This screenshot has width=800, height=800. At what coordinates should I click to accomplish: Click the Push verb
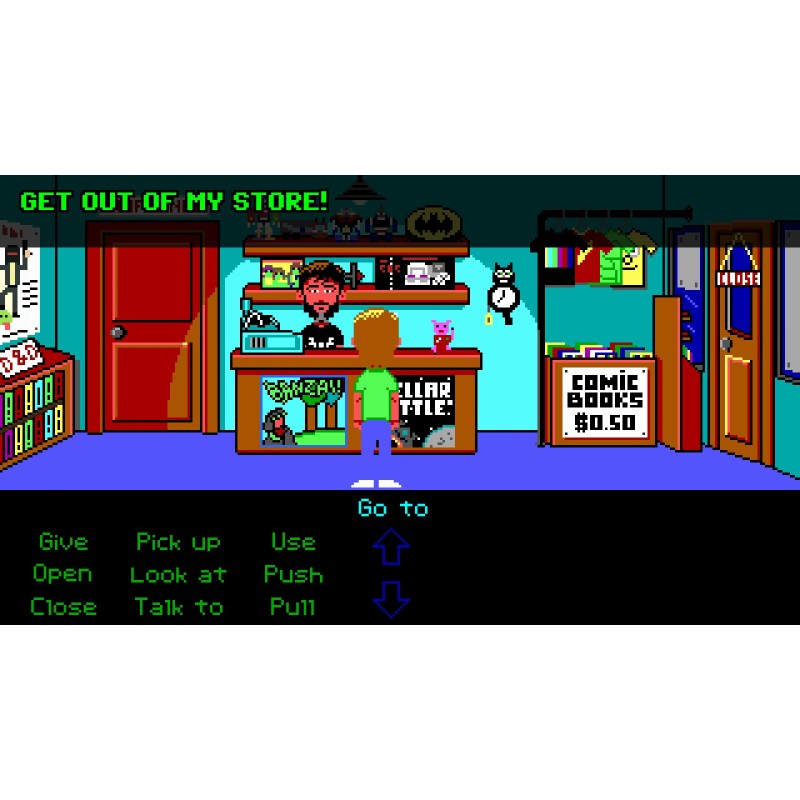coord(293,574)
